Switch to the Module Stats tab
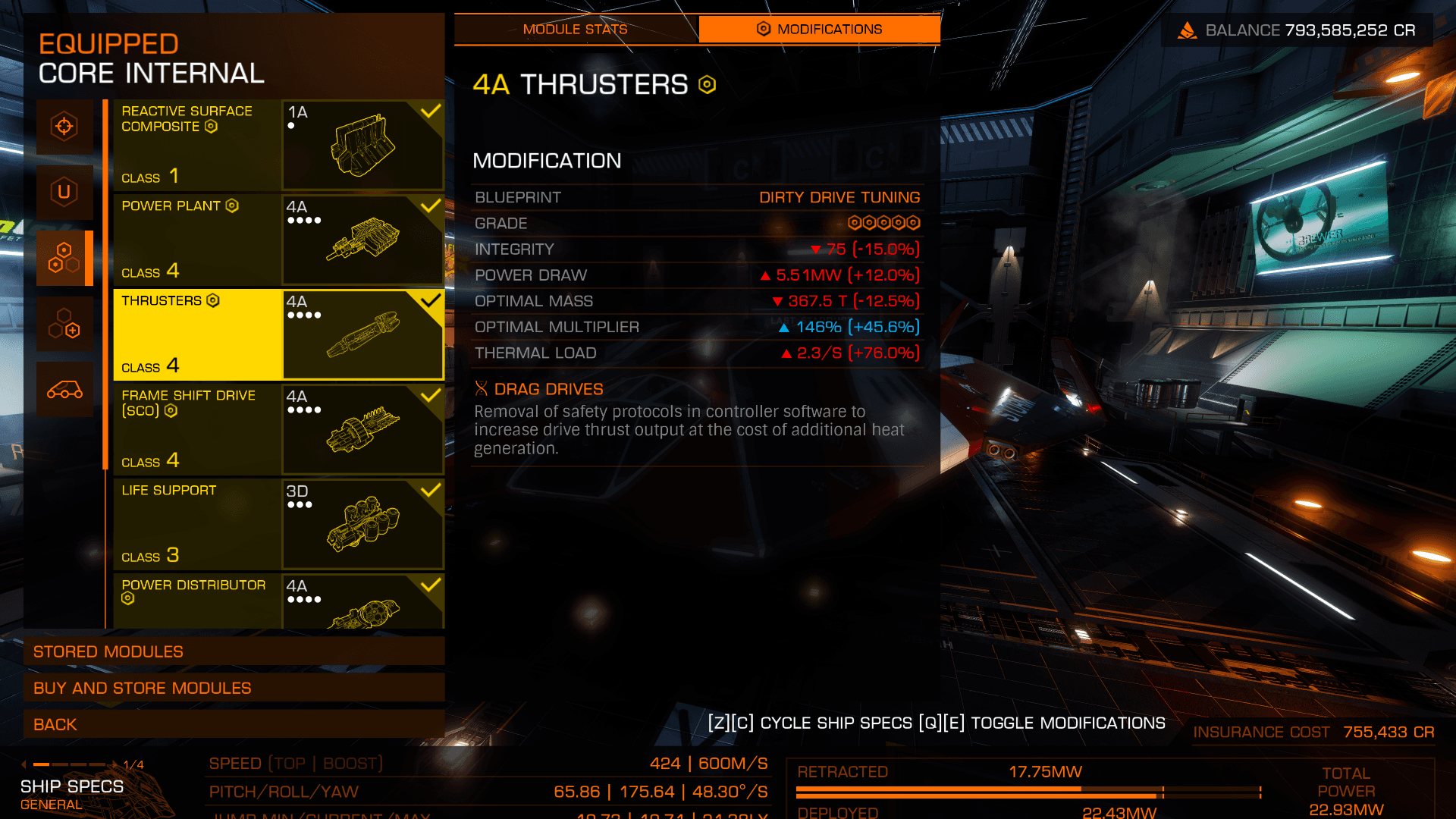Viewport: 1456px width, 819px height. (575, 30)
